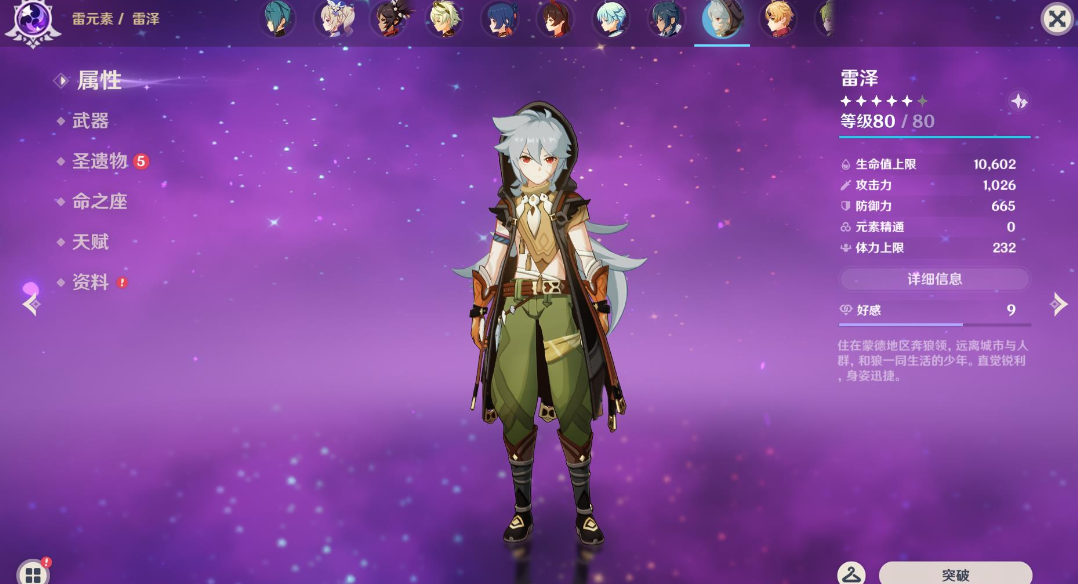Go to the previous character with left arrow
1078x584 pixels.
(x=30, y=305)
